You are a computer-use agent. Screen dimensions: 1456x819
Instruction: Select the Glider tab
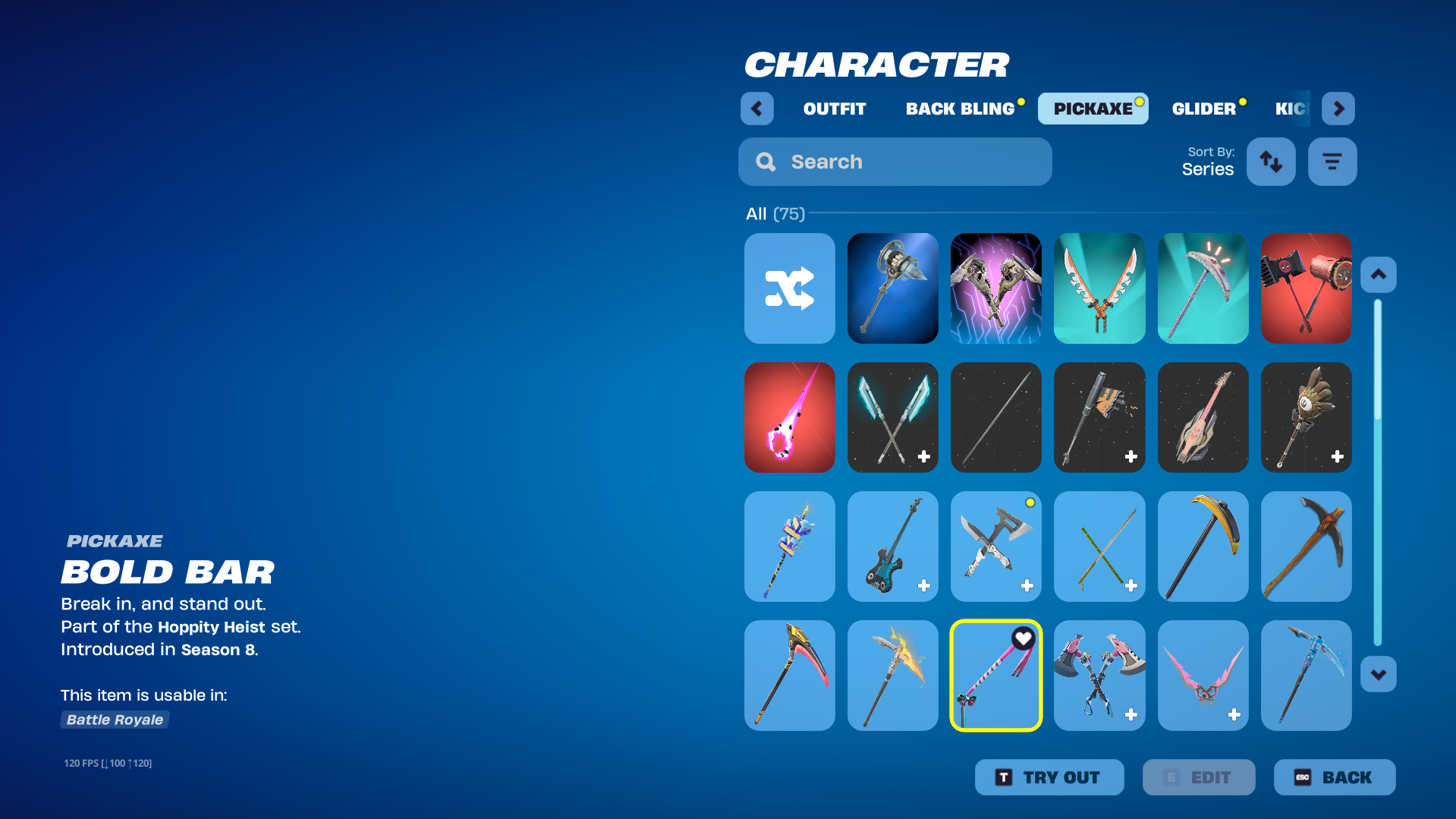[x=1203, y=109]
